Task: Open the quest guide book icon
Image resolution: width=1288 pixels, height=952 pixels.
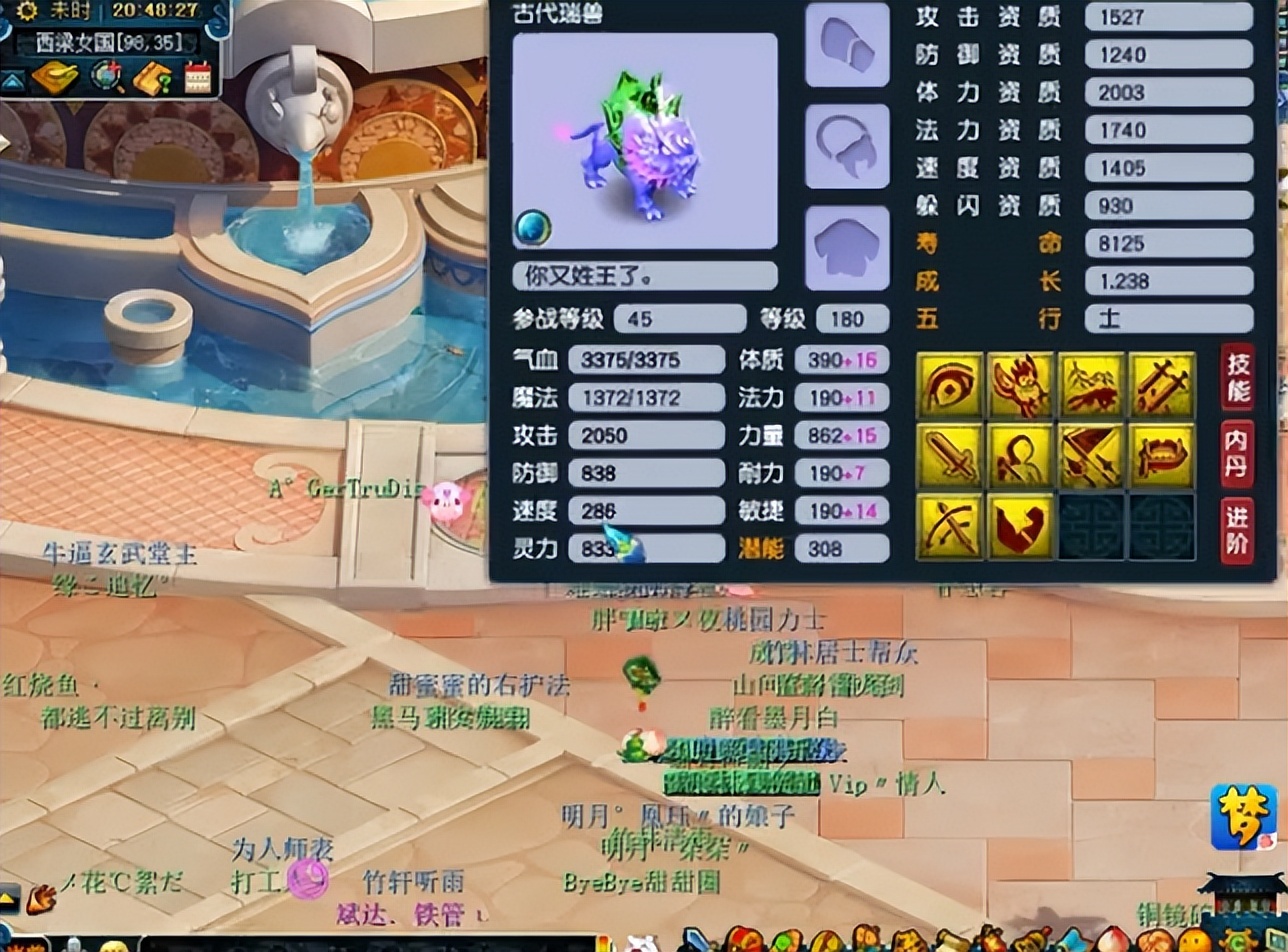Action: click(151, 77)
